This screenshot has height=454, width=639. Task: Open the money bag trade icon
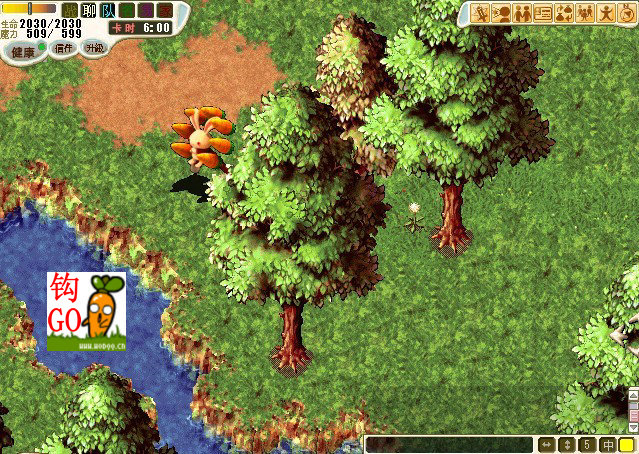click(564, 13)
